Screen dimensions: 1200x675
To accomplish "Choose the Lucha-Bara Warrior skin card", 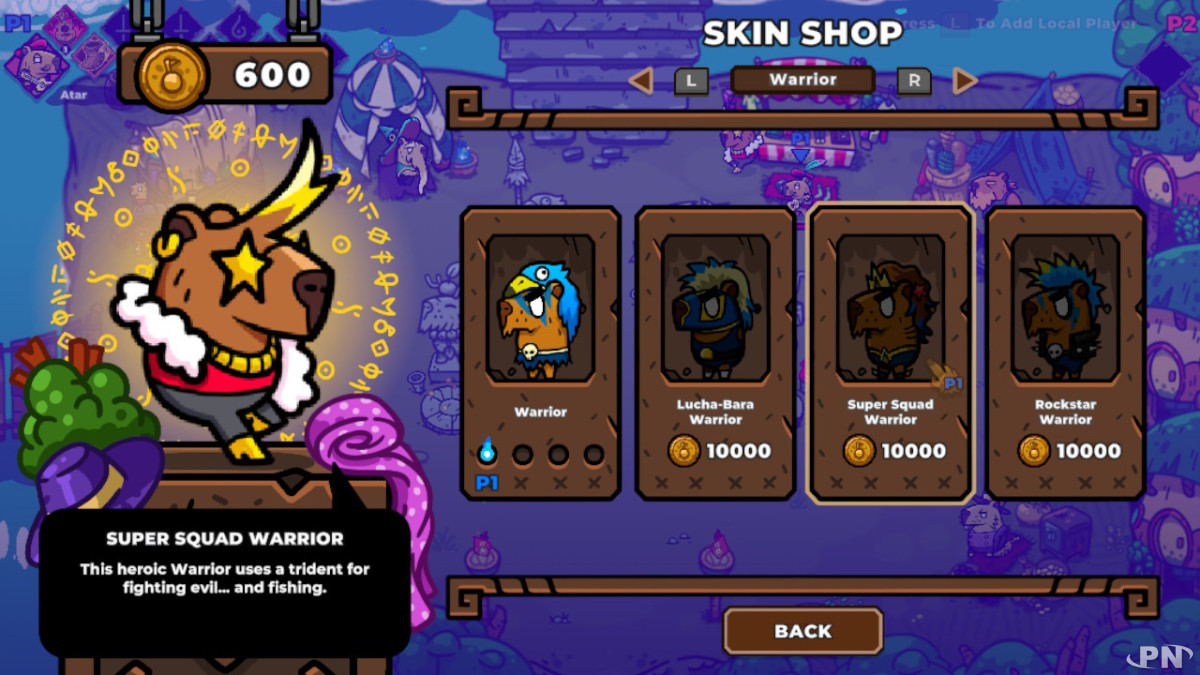I will 715,352.
